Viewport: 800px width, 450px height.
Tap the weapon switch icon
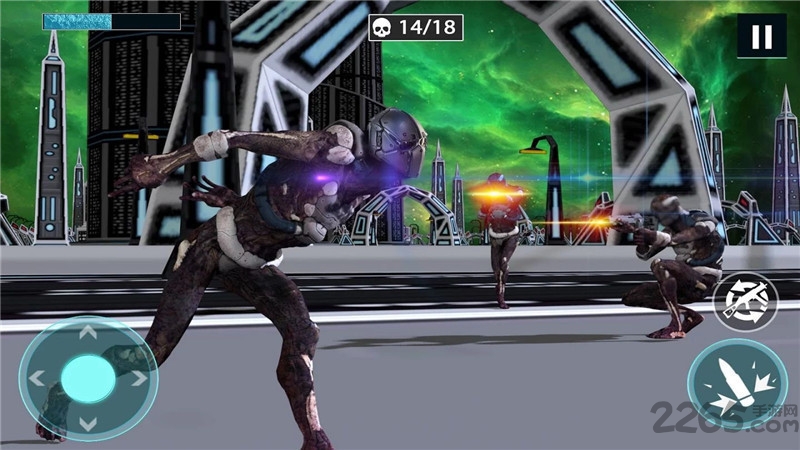tap(745, 301)
